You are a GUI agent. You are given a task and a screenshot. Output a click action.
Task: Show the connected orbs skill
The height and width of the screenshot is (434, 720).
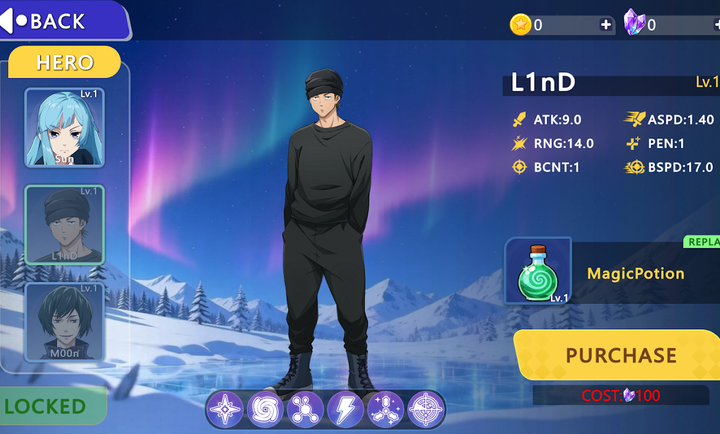pyautogui.click(x=305, y=410)
